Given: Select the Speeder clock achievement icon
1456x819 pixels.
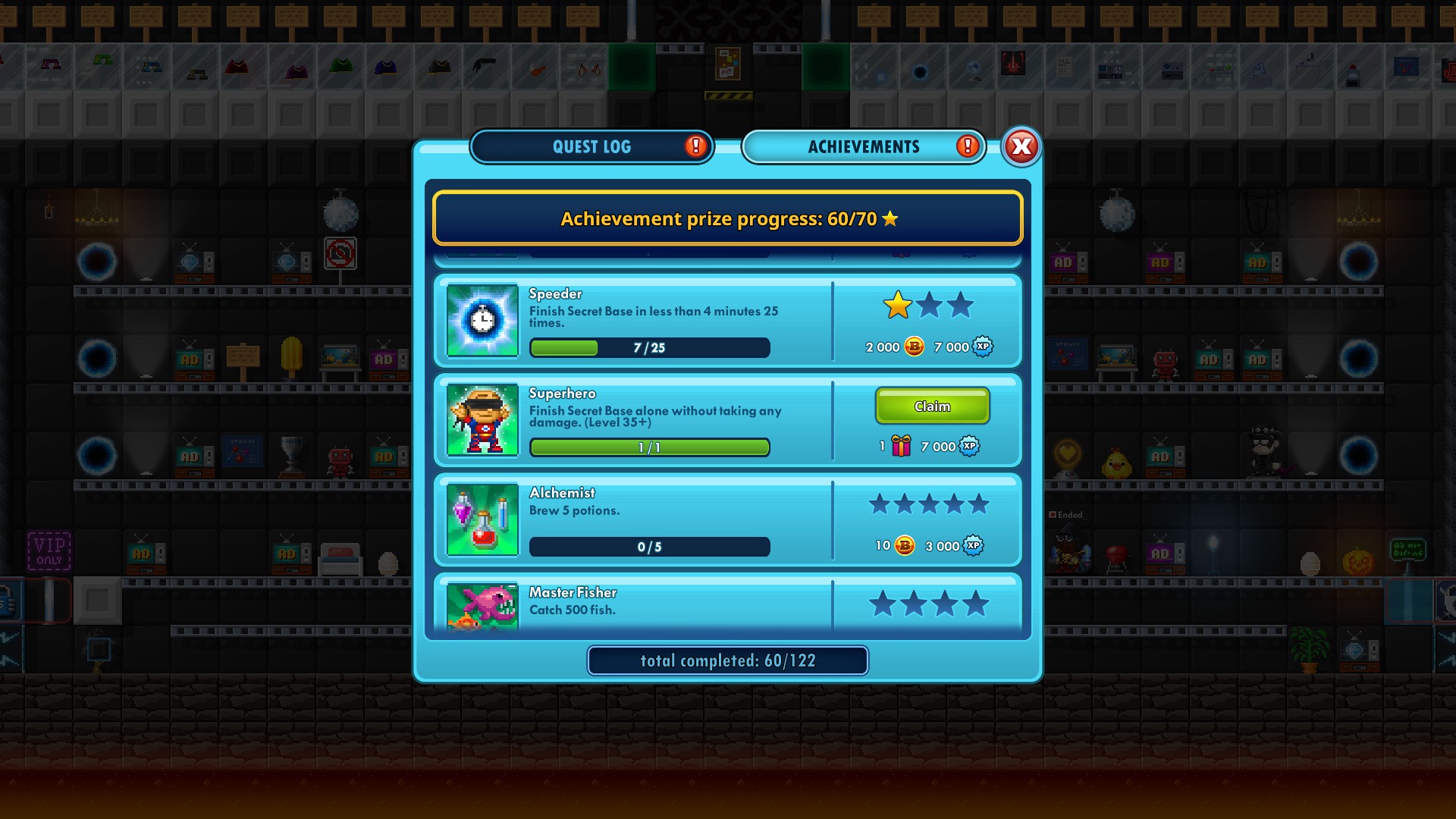Looking at the screenshot, I should point(482,320).
